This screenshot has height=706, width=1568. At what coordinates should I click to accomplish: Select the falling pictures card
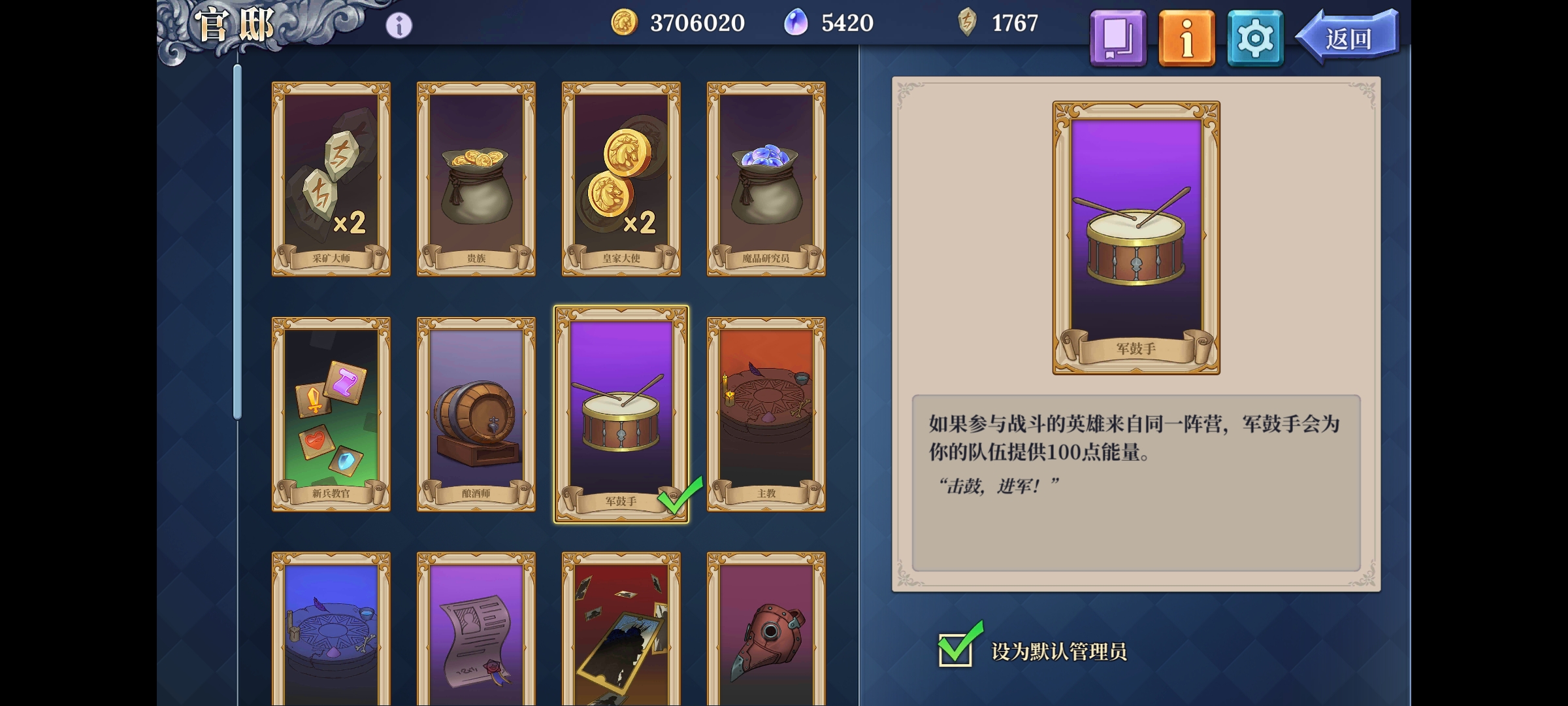coord(621,631)
